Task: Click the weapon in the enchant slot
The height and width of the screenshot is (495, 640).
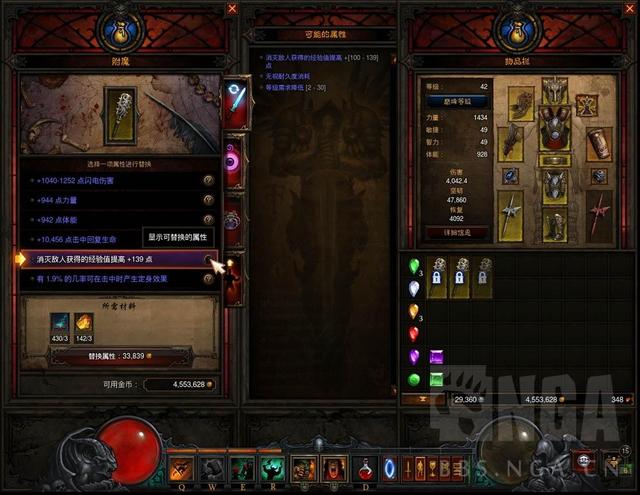Action: [x=118, y=113]
